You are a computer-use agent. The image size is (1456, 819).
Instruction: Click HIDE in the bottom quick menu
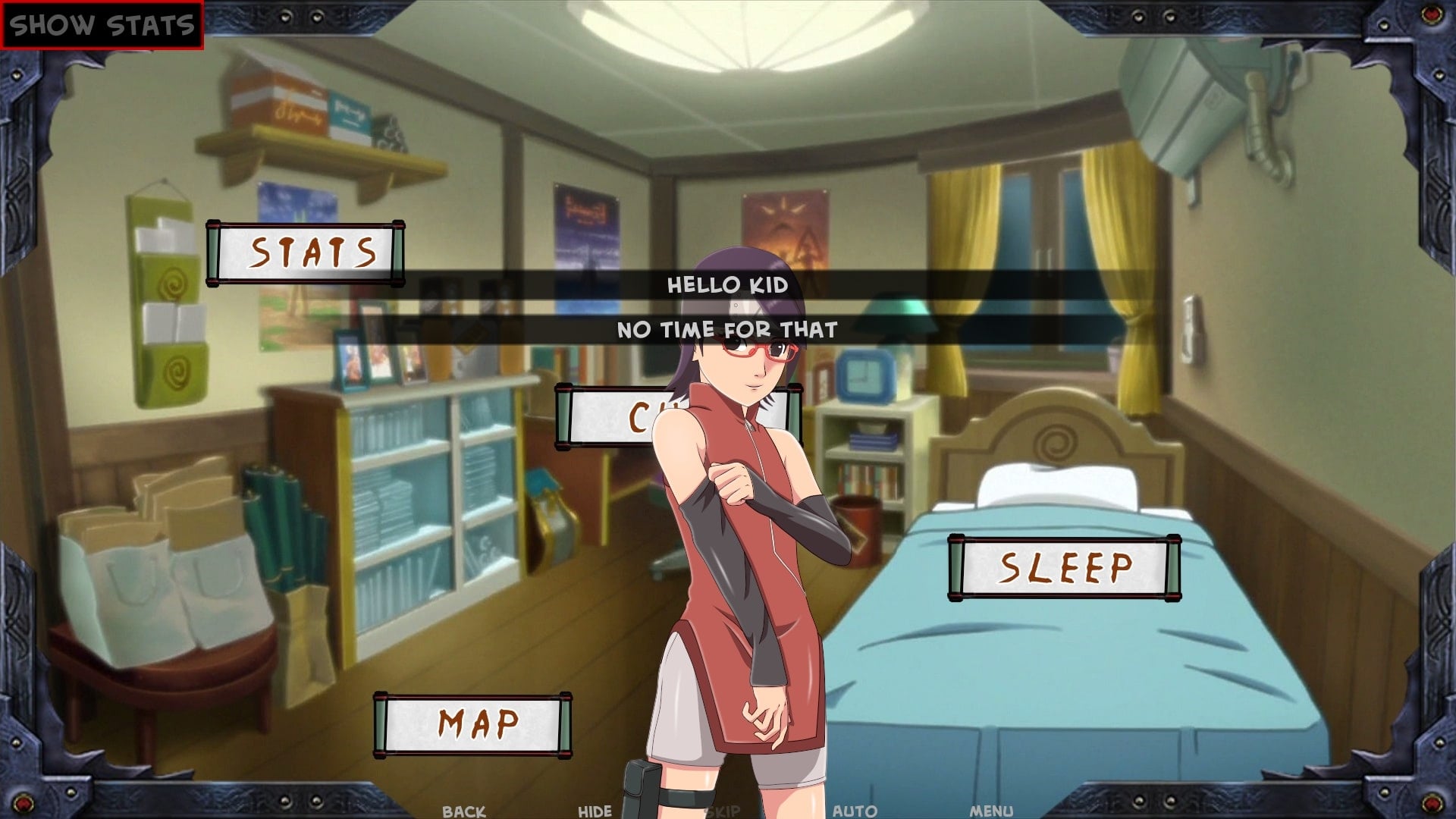[594, 810]
